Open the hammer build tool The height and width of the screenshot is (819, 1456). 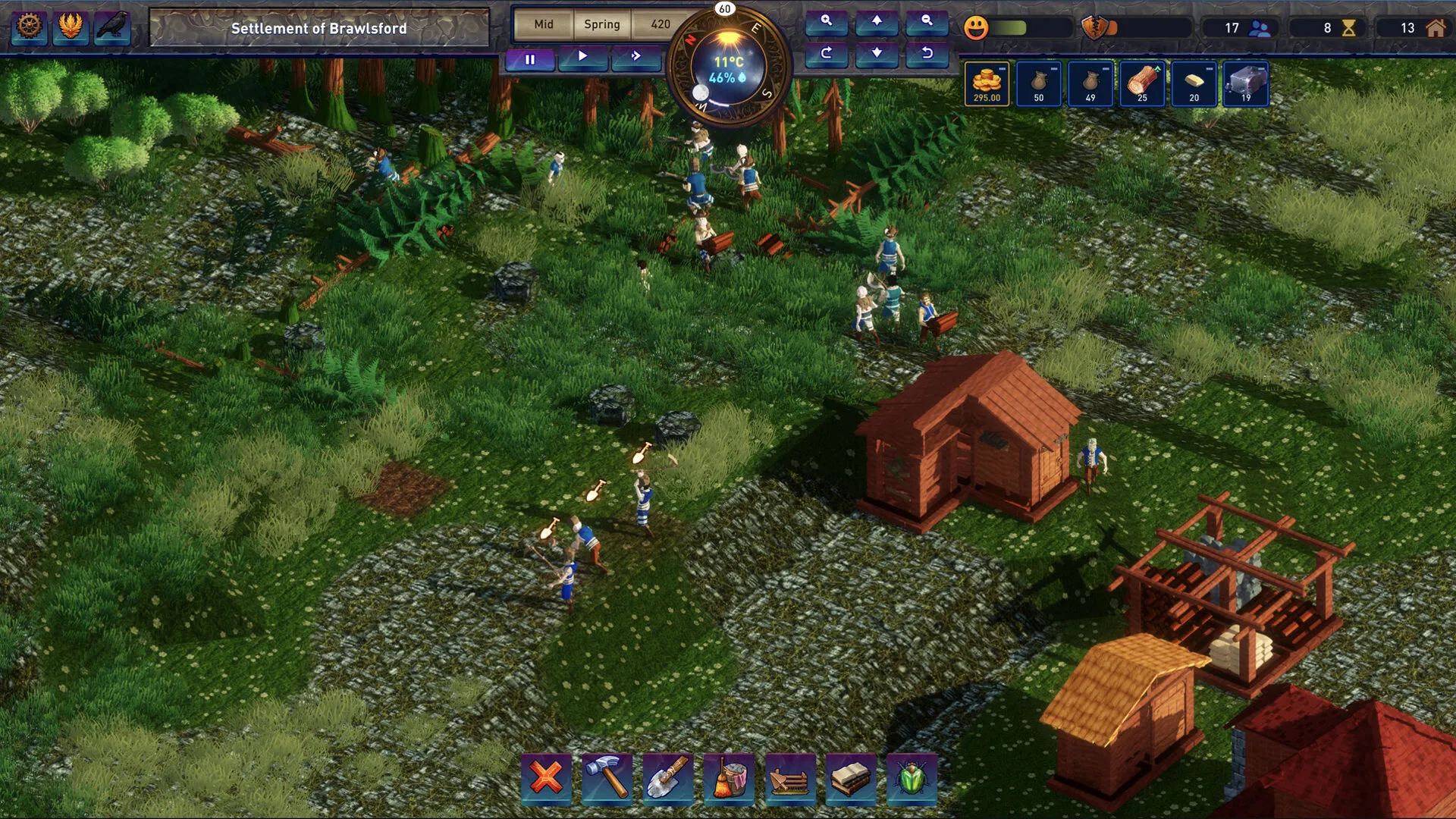coord(607,777)
